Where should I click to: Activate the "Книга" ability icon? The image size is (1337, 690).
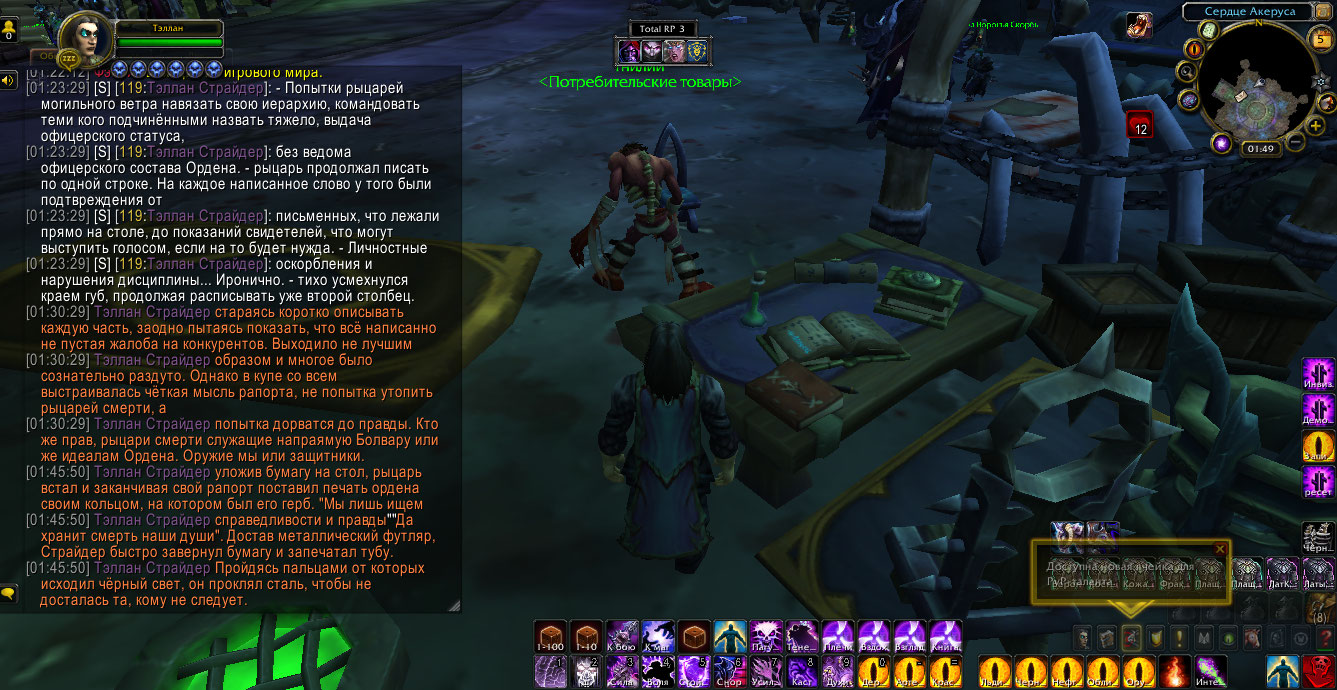point(945,637)
